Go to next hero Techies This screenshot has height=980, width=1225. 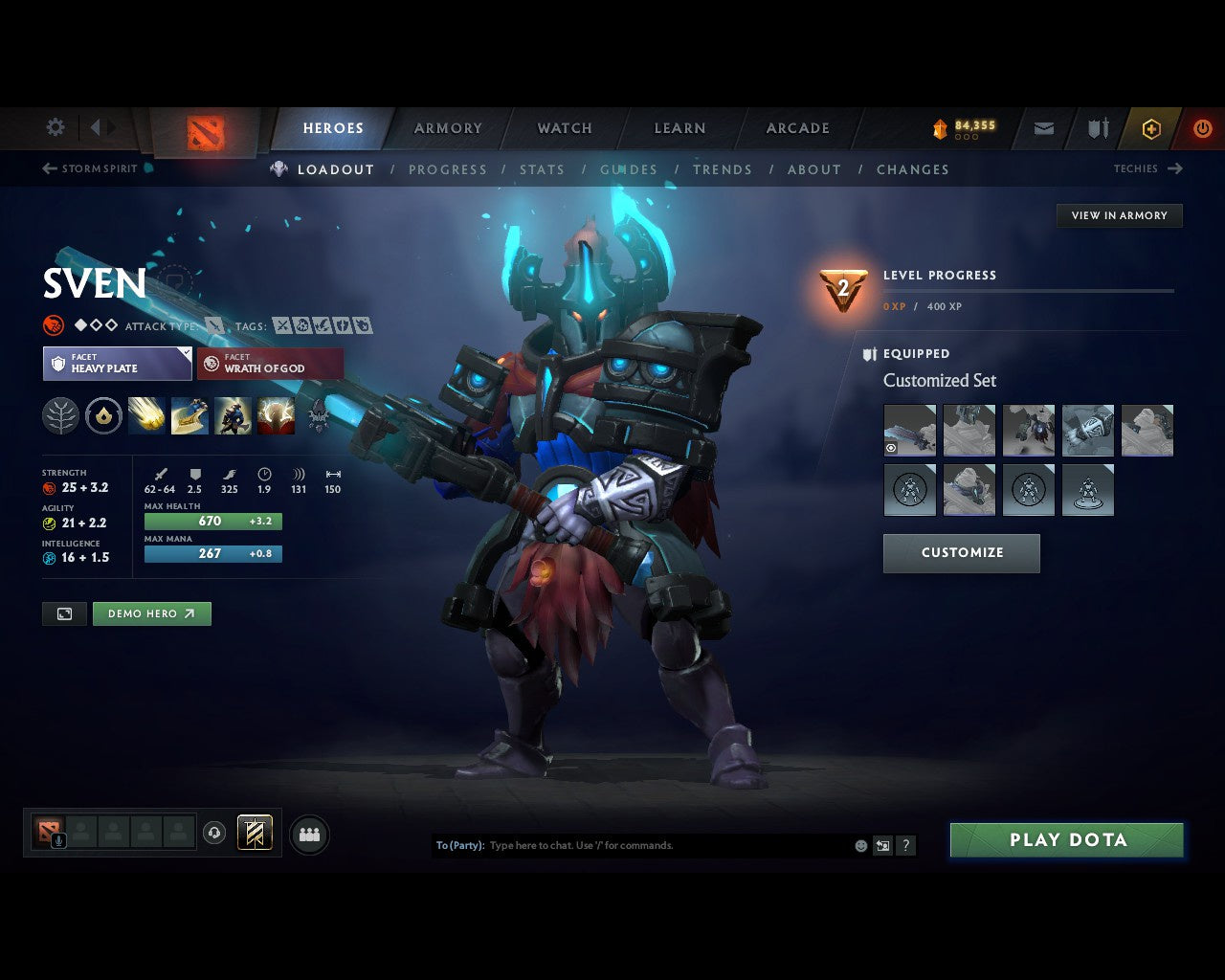click(1147, 168)
